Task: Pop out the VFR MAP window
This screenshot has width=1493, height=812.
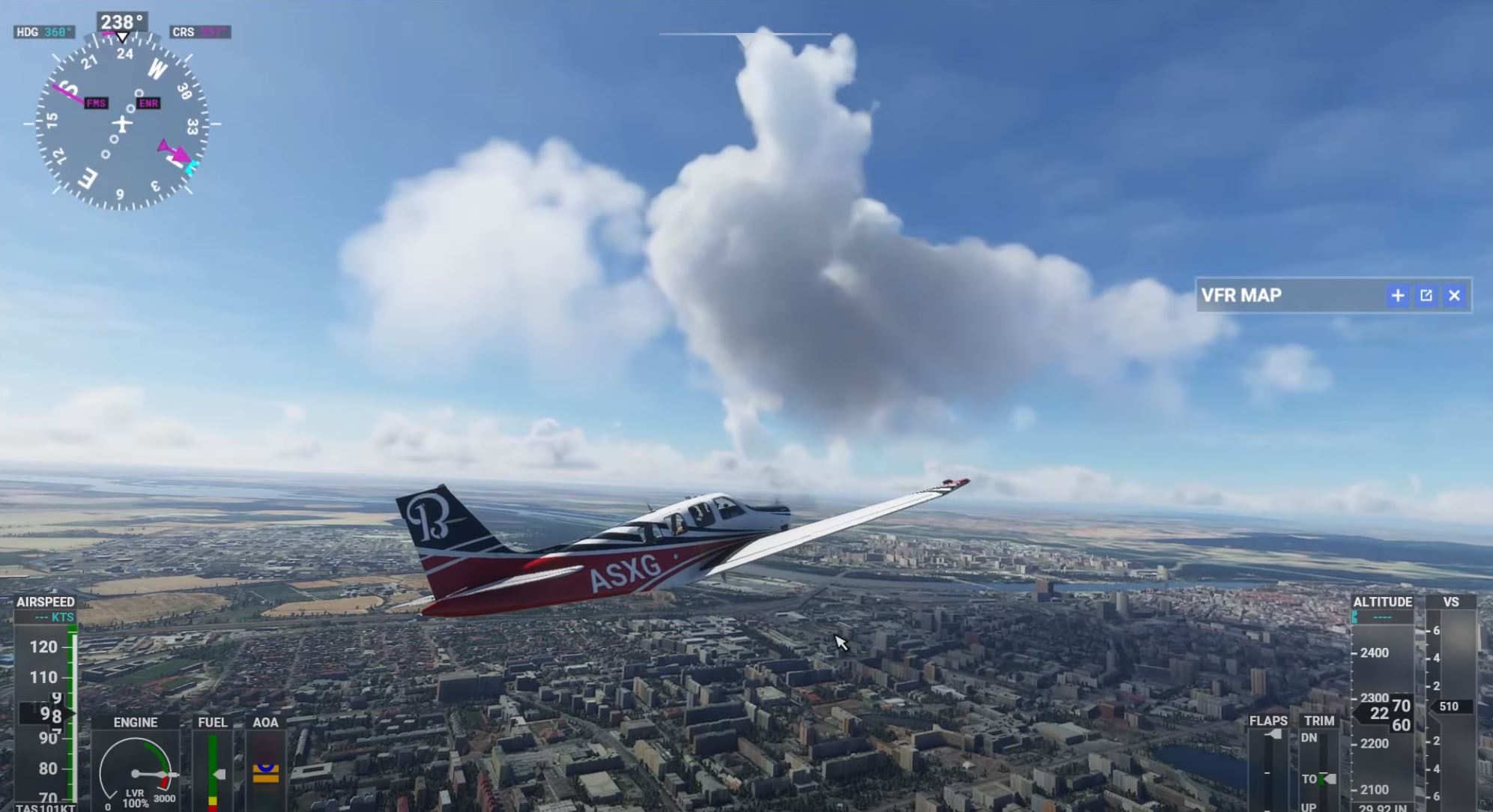Action: [x=1426, y=295]
